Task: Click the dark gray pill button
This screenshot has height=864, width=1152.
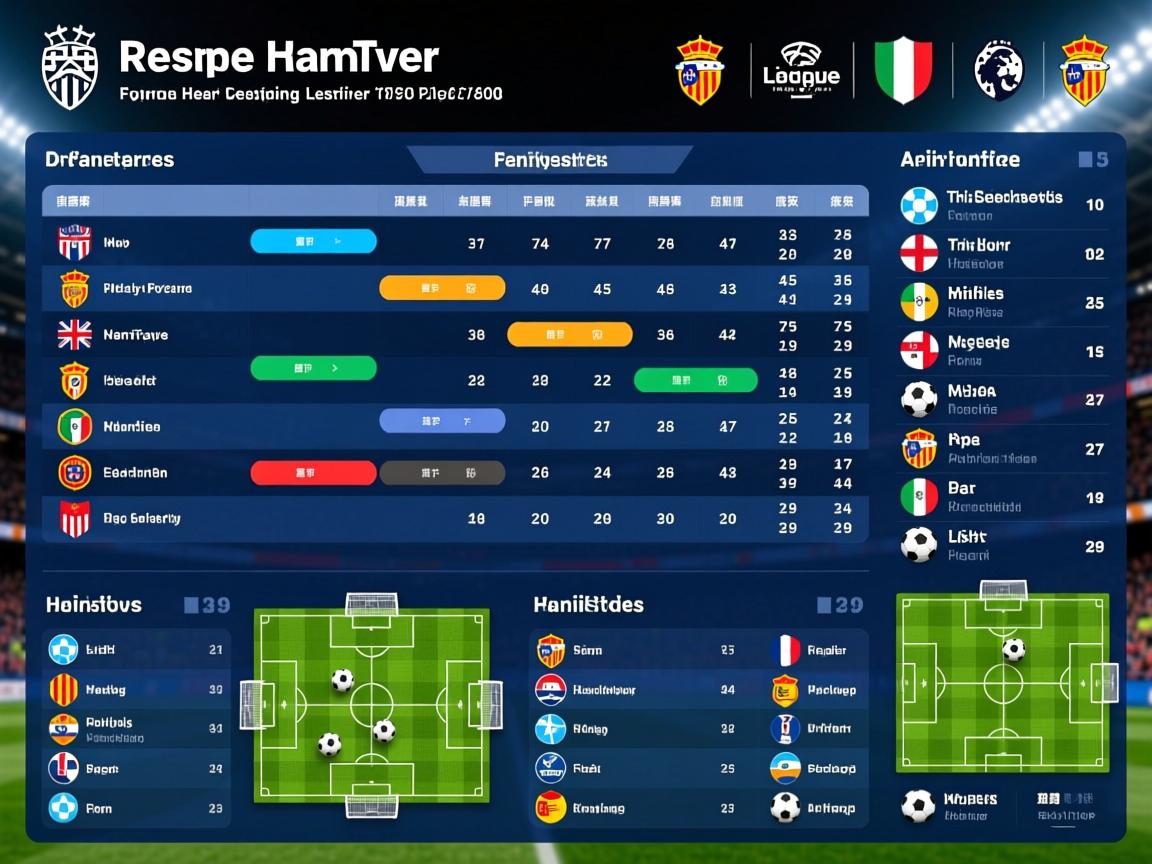Action: click(x=442, y=473)
